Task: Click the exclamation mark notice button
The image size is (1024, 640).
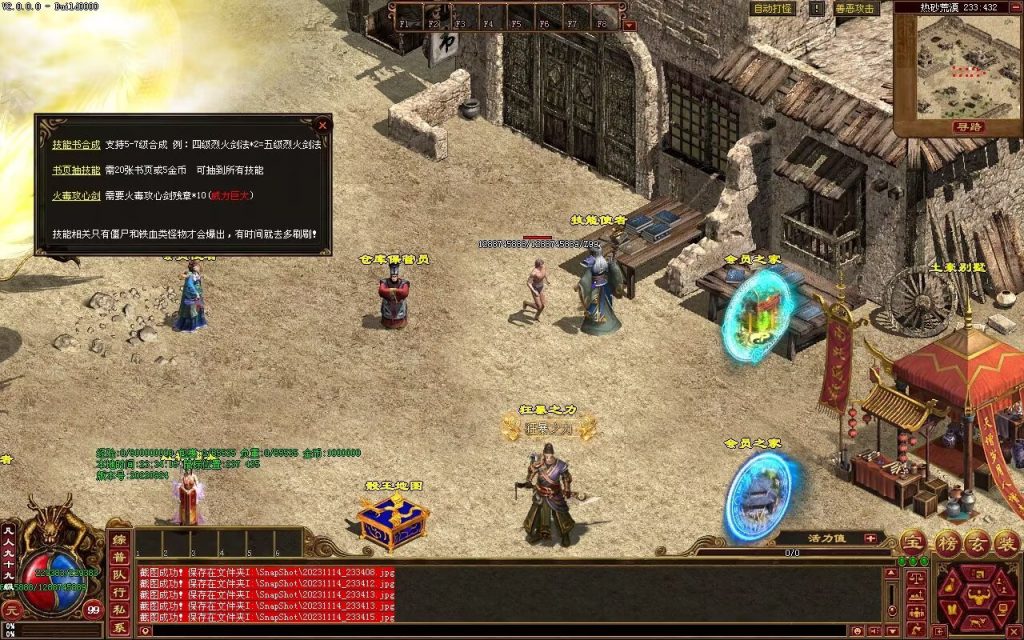Action: [817, 8]
